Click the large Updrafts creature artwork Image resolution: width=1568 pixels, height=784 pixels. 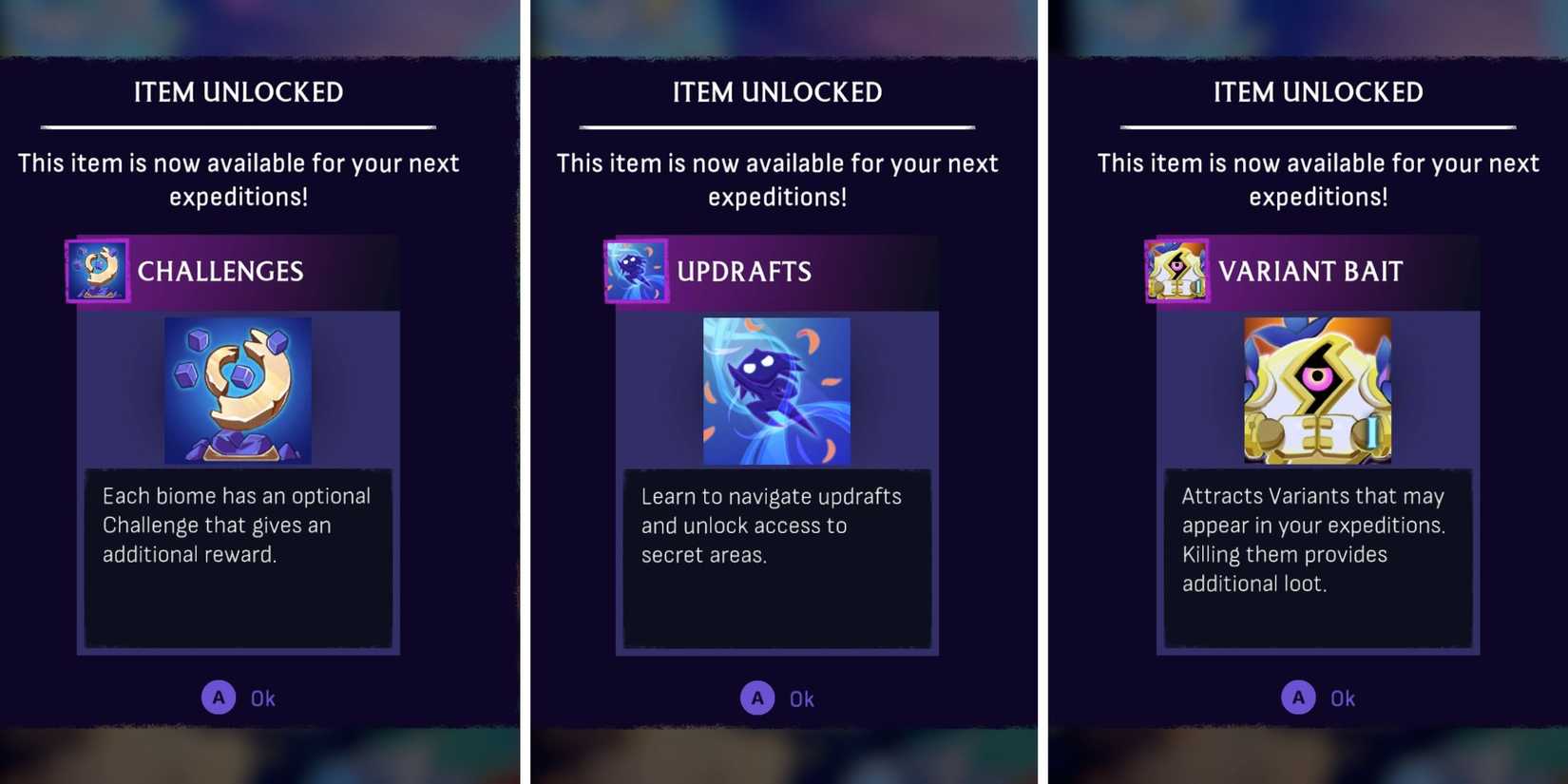776,390
